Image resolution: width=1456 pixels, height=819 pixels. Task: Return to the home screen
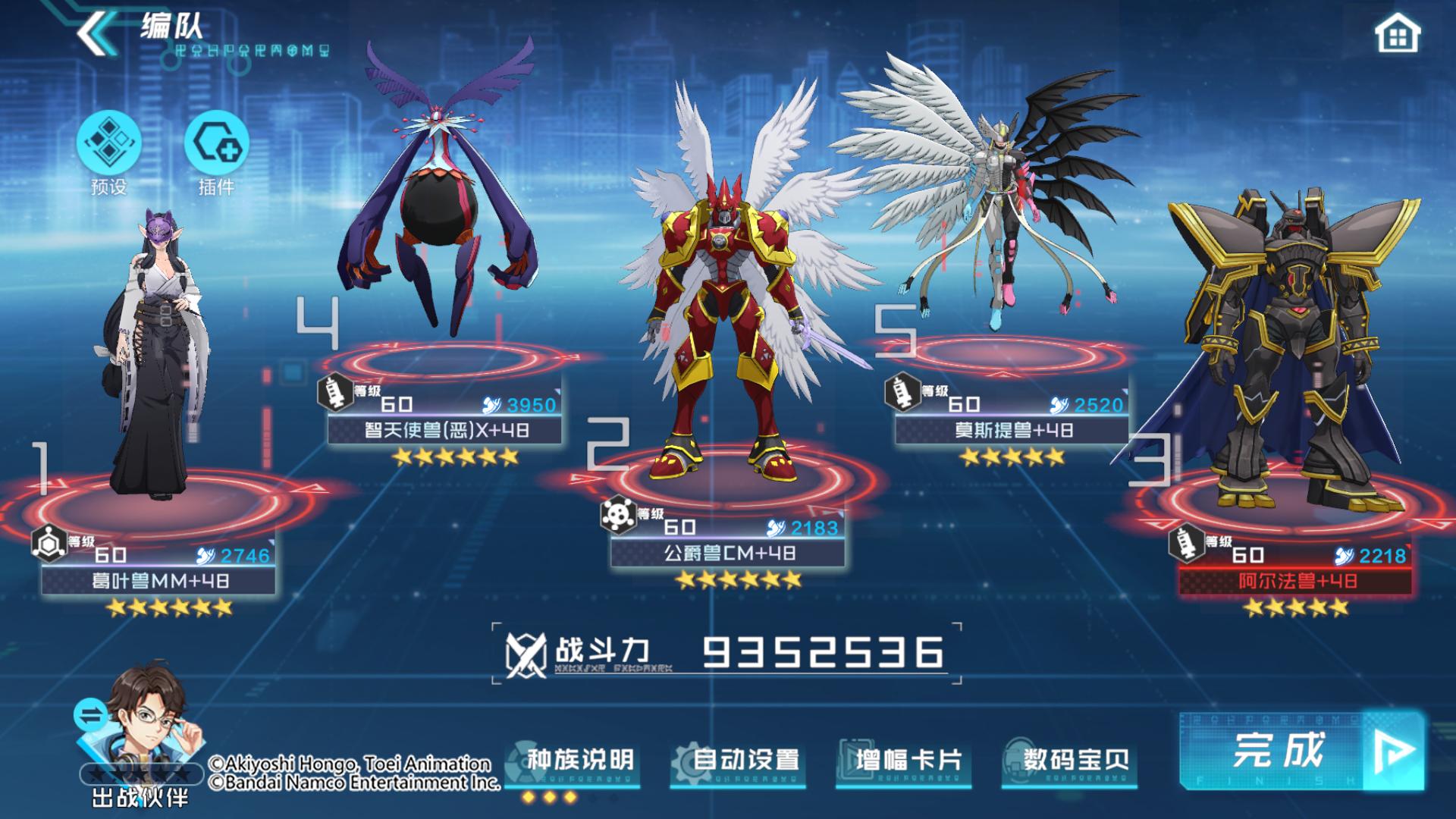point(1397,35)
